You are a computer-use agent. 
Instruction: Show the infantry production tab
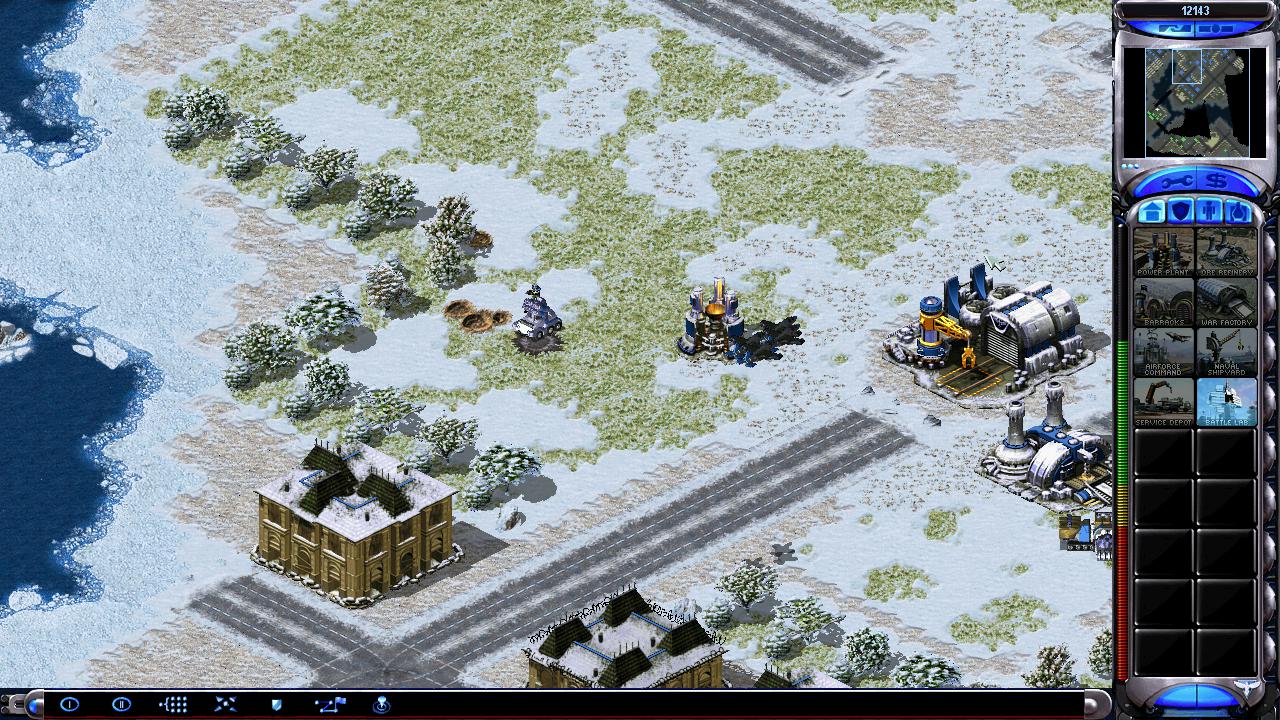pyautogui.click(x=1209, y=212)
